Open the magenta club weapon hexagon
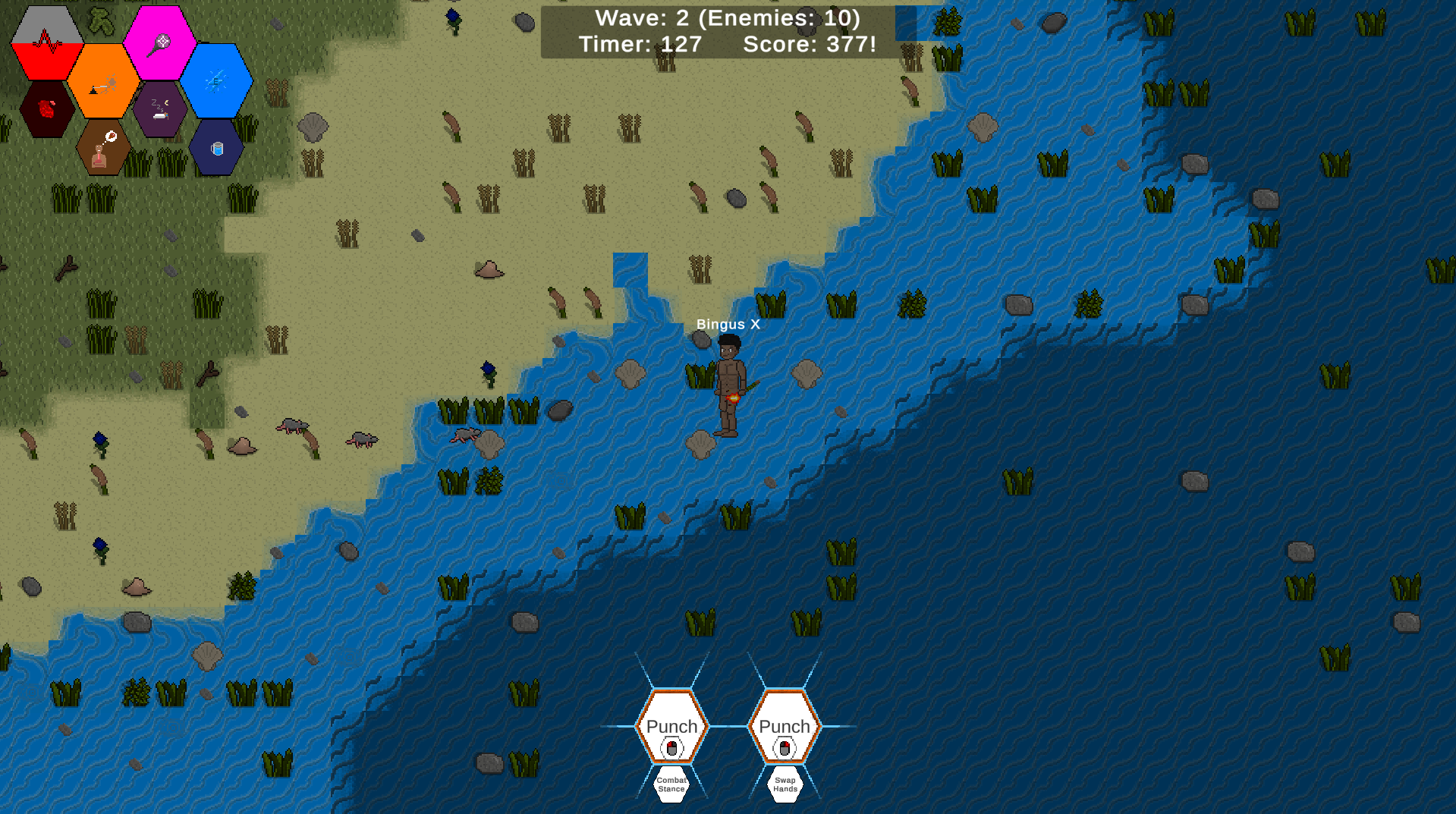Image resolution: width=1456 pixels, height=814 pixels. point(159,42)
